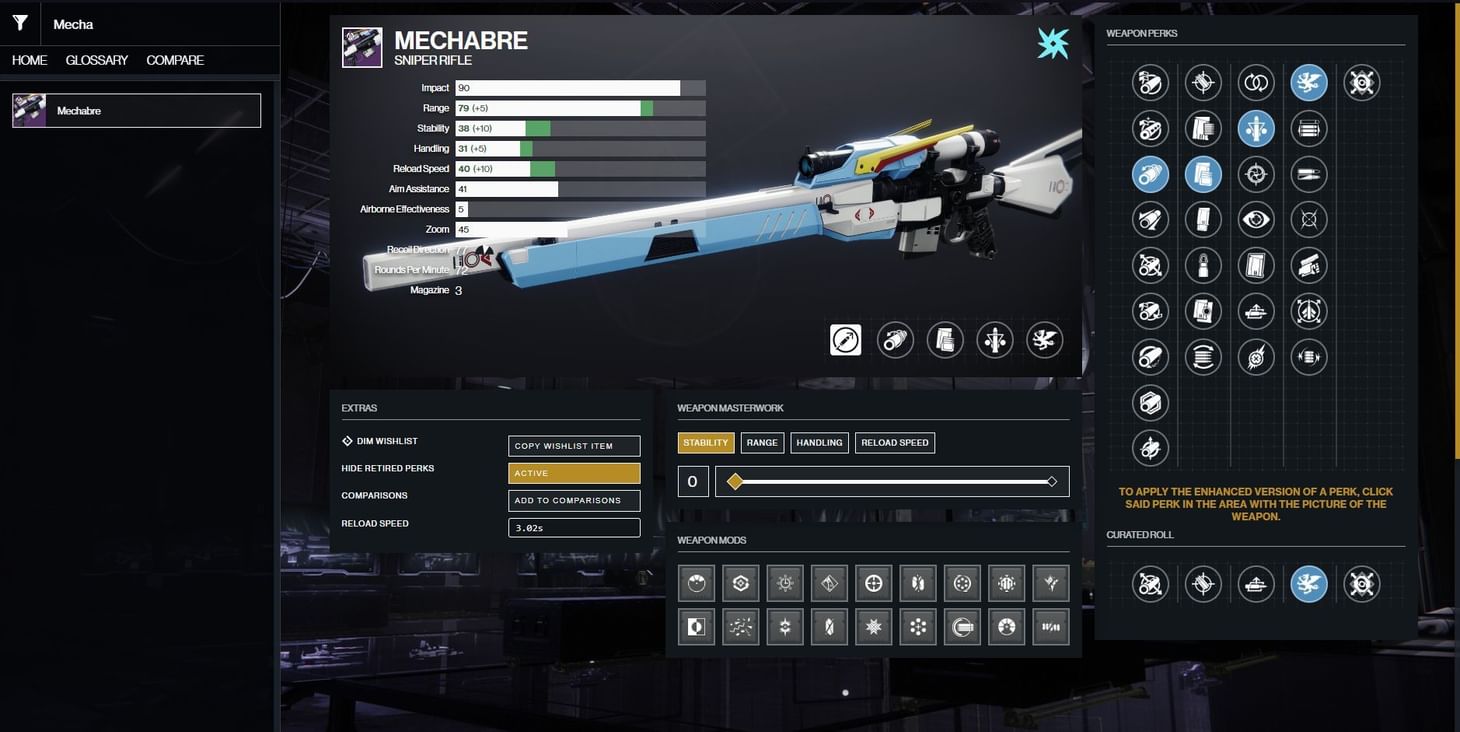Click the Copy Wishlist Item button
This screenshot has height=732, width=1460.
574,444
